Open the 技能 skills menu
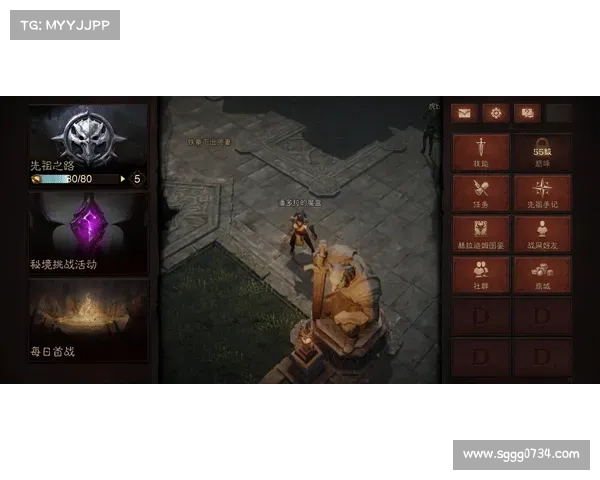This screenshot has width=600, height=480. click(481, 152)
